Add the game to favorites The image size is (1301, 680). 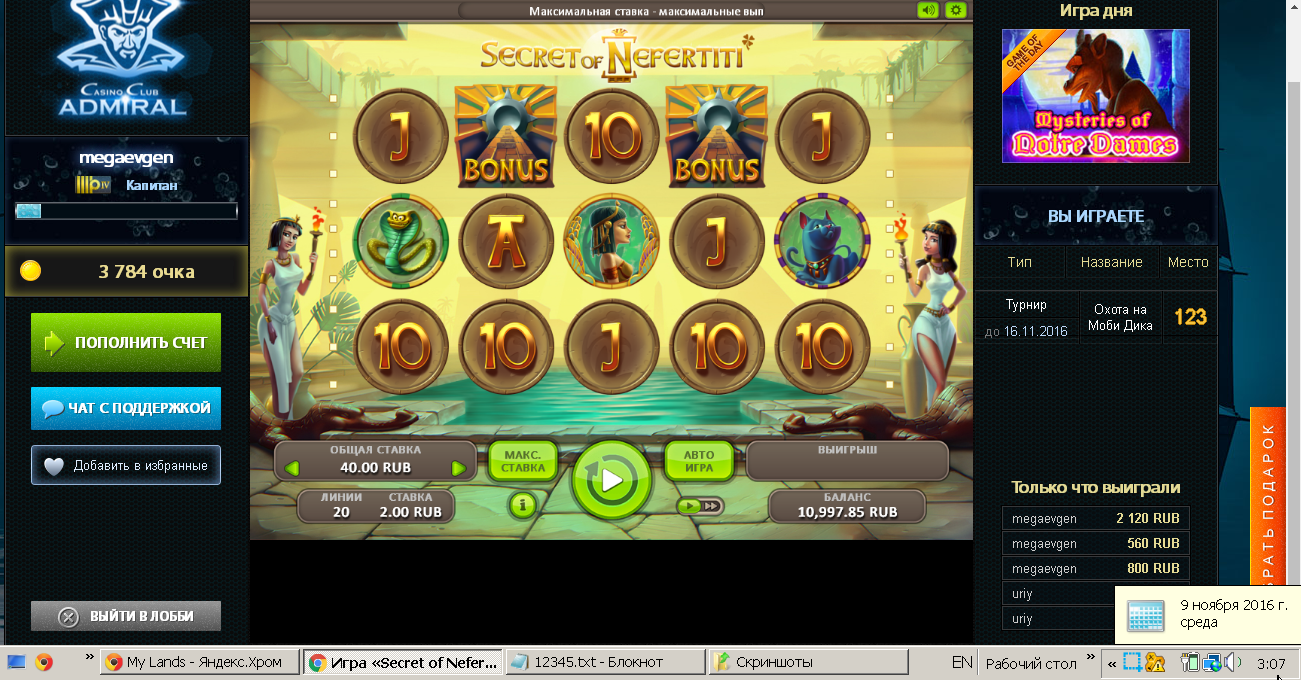(x=126, y=465)
